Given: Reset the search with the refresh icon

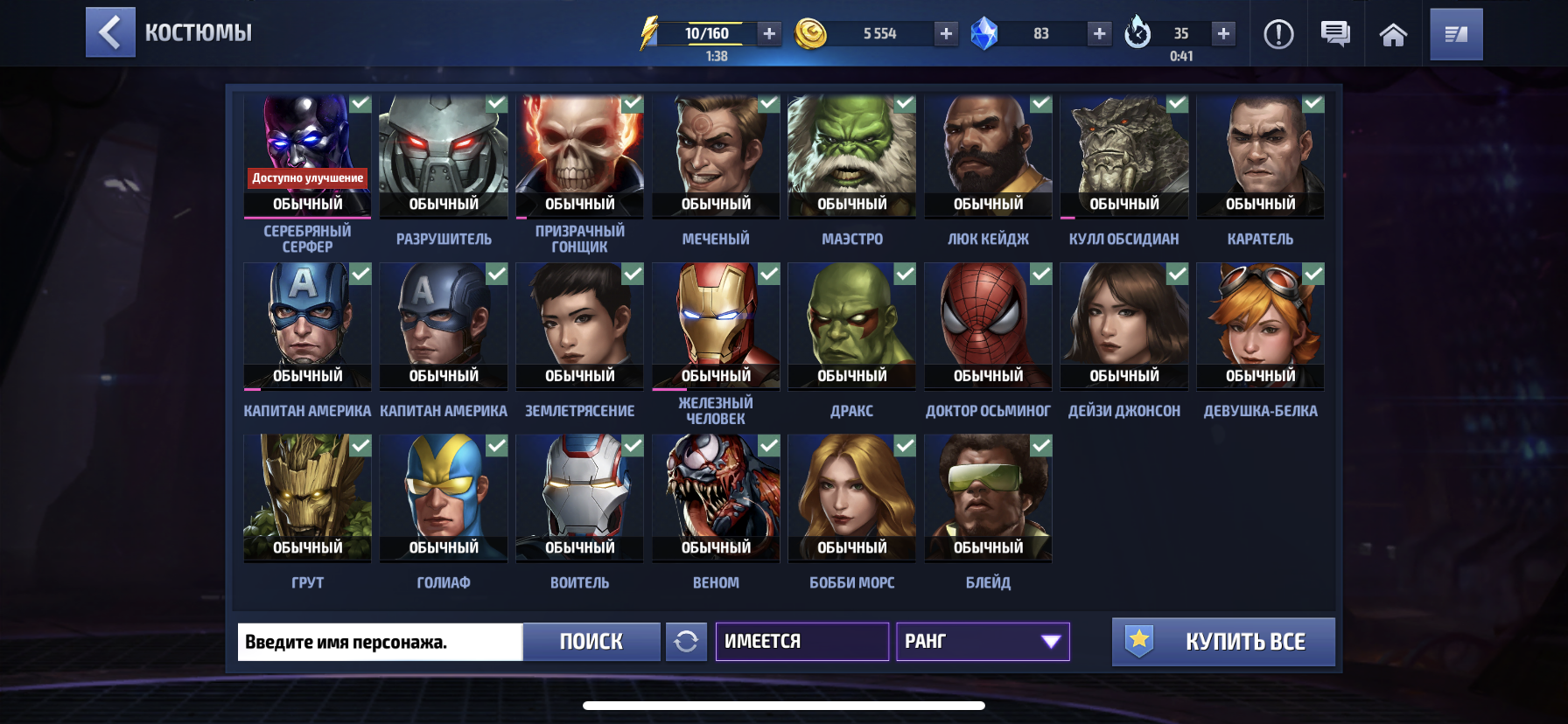Looking at the screenshot, I should pos(688,642).
